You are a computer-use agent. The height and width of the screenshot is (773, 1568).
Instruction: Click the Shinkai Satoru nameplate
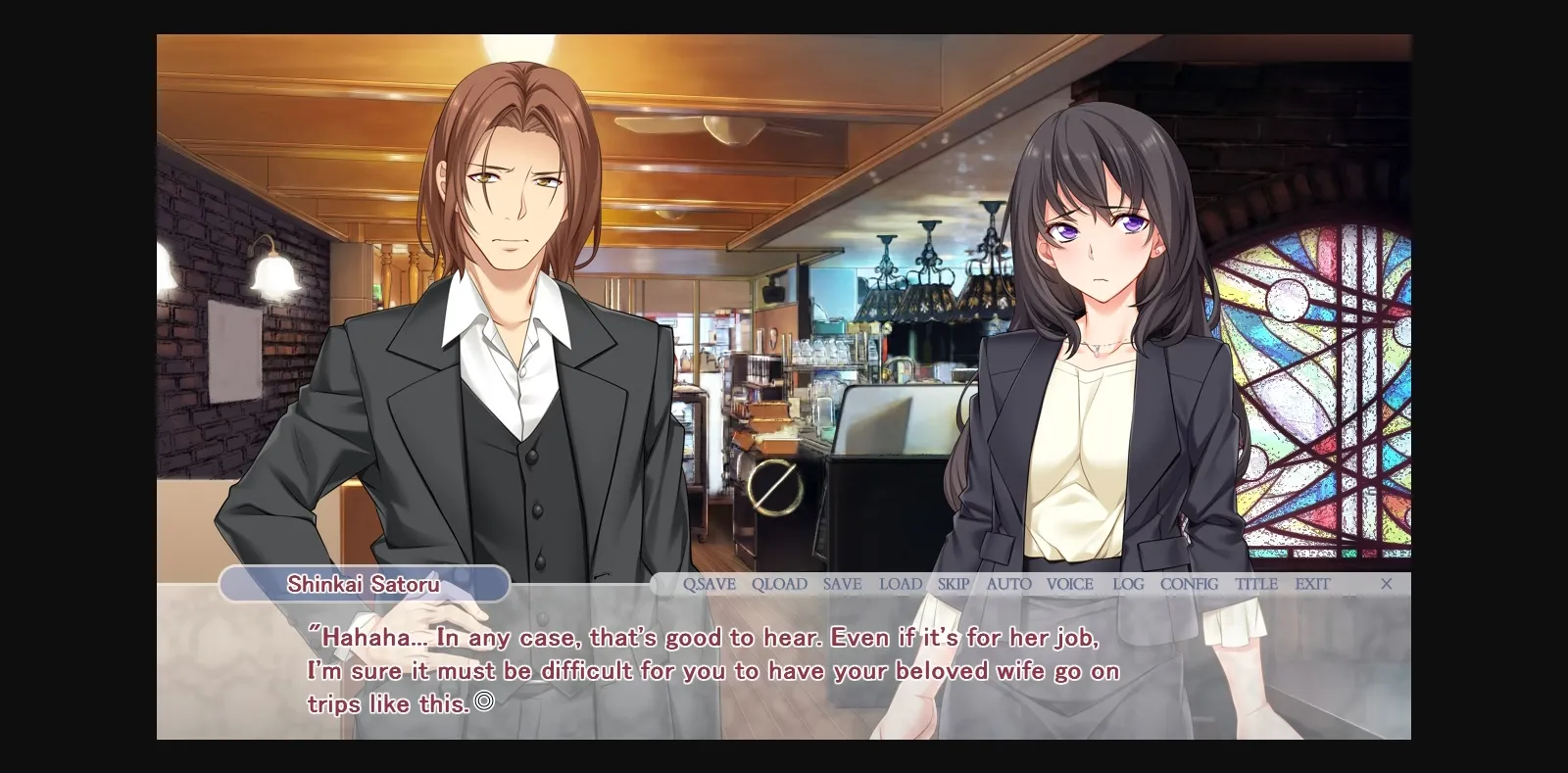[x=363, y=583]
